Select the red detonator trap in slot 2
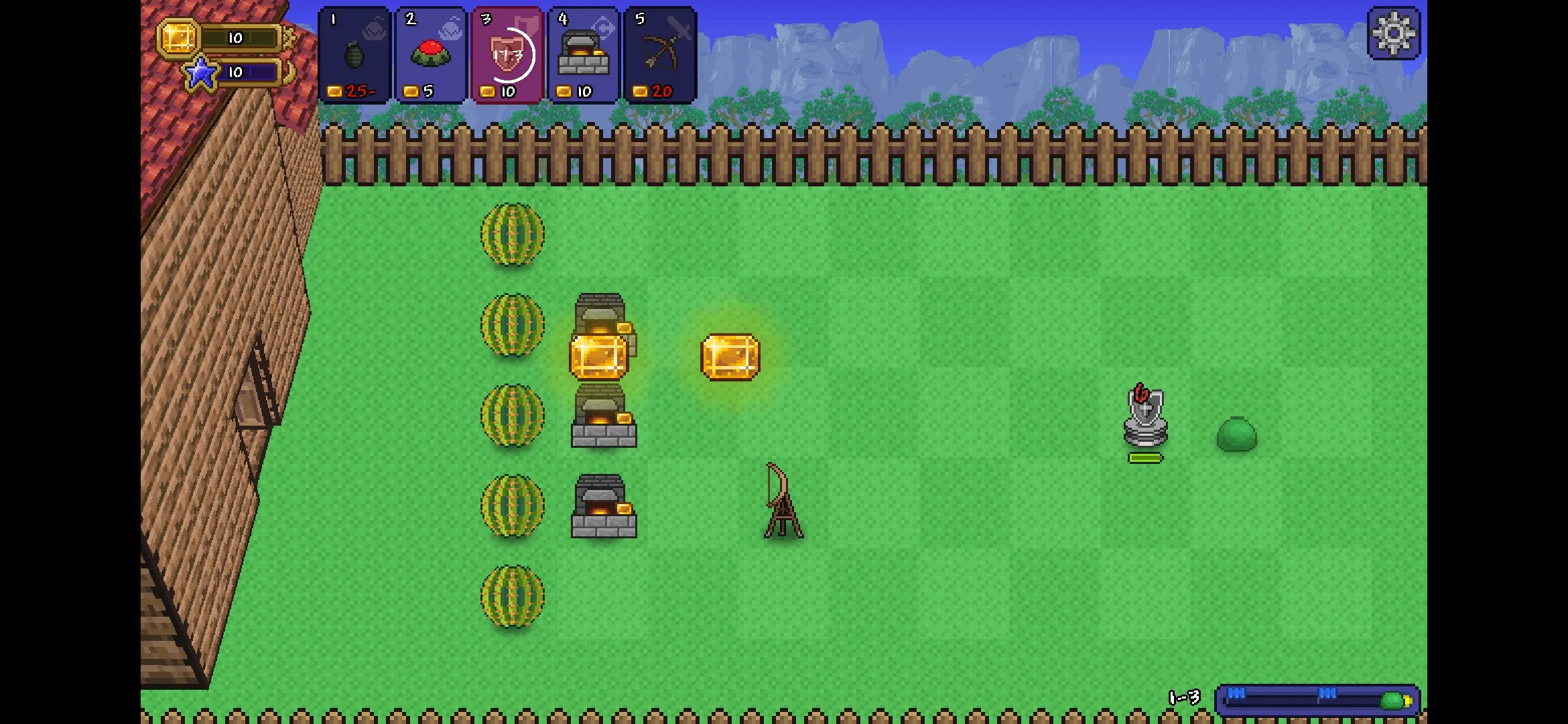1568x724 pixels. pos(430,54)
